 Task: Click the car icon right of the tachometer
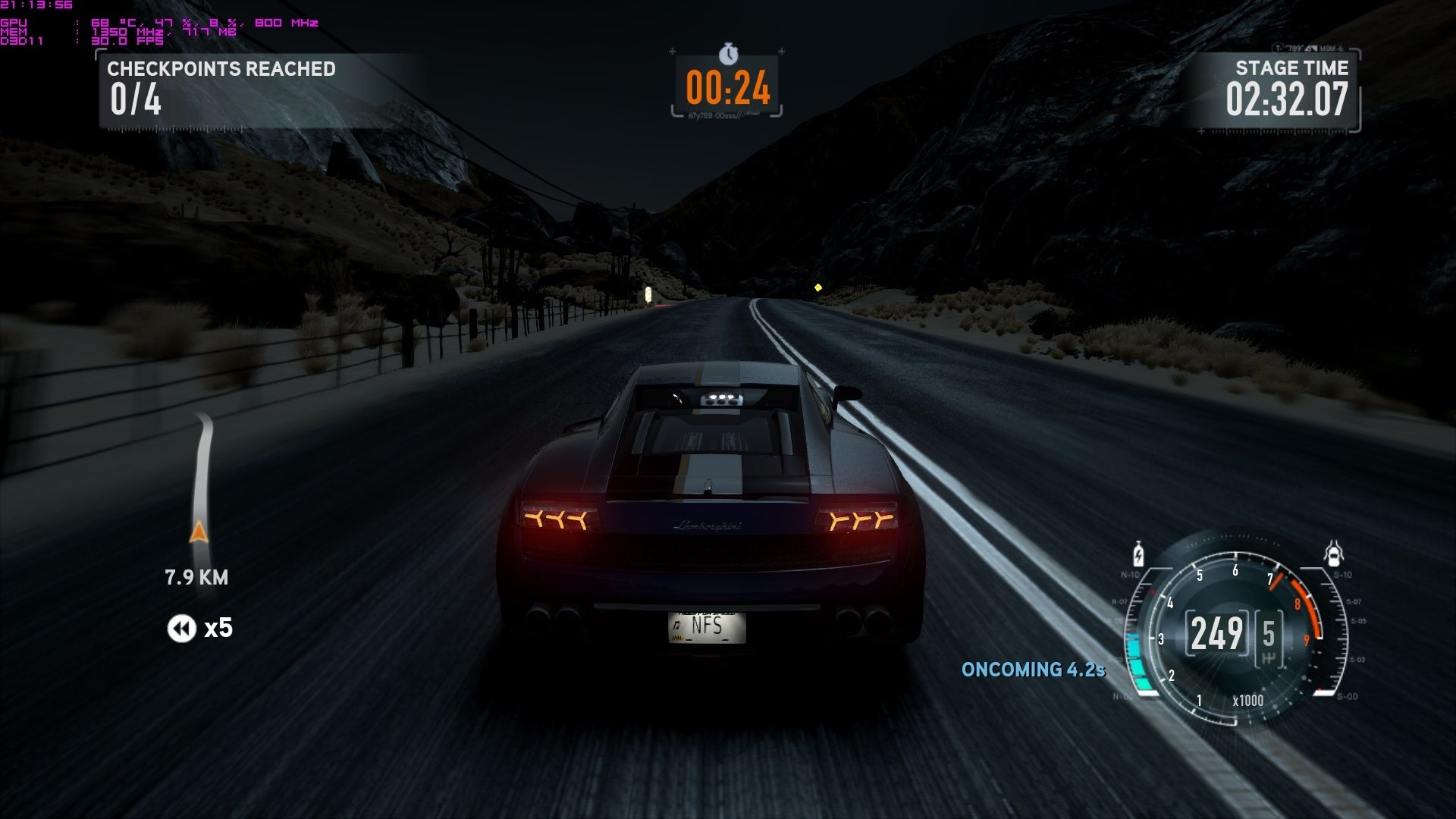click(1334, 554)
